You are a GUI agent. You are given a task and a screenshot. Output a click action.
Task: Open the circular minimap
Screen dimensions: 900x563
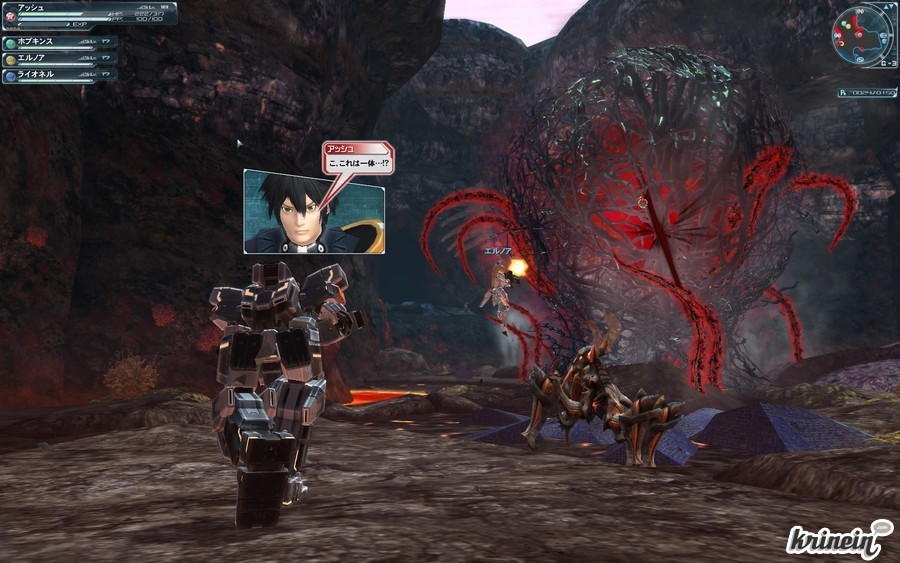[x=860, y=31]
